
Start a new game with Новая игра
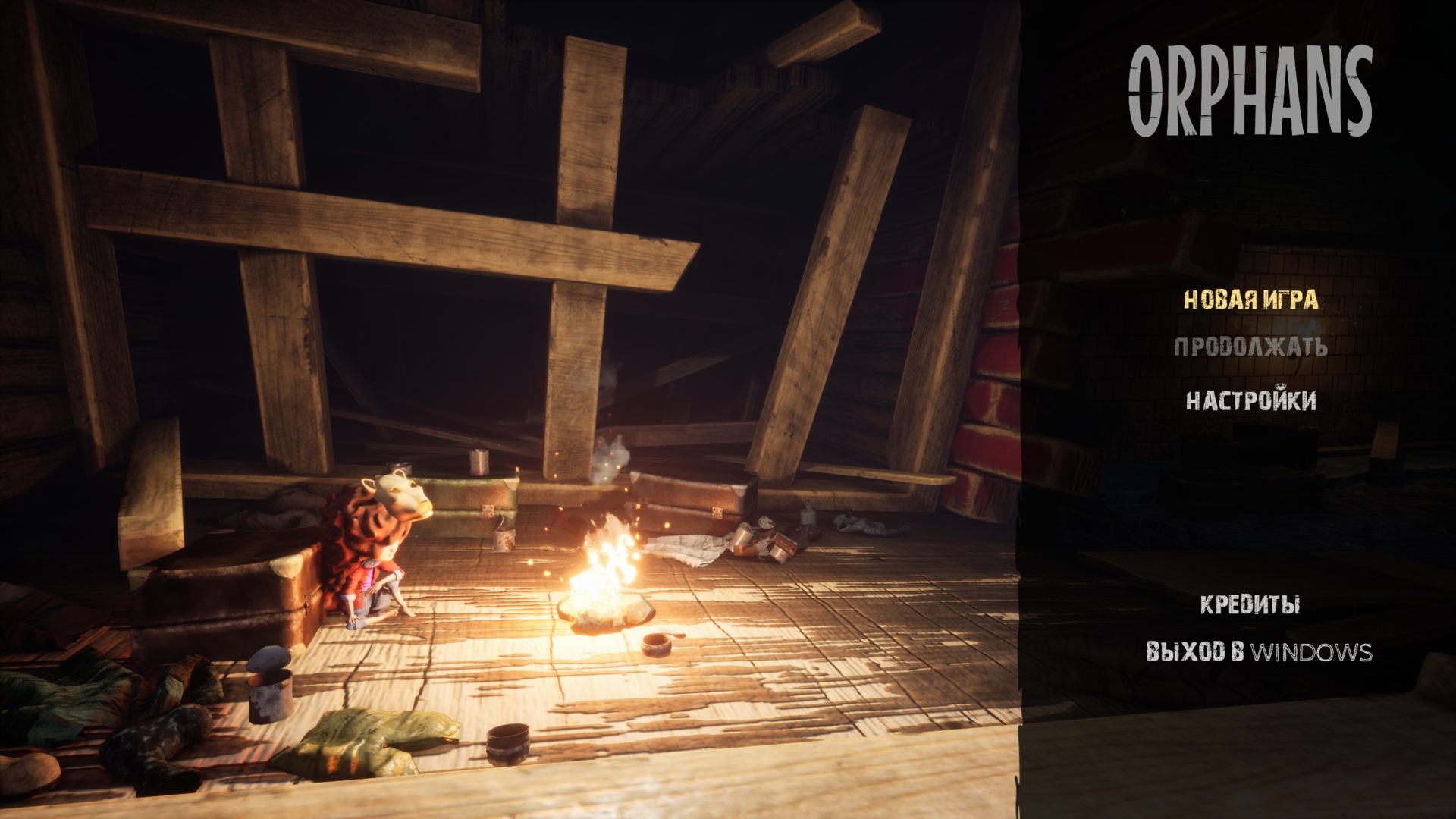(1250, 300)
